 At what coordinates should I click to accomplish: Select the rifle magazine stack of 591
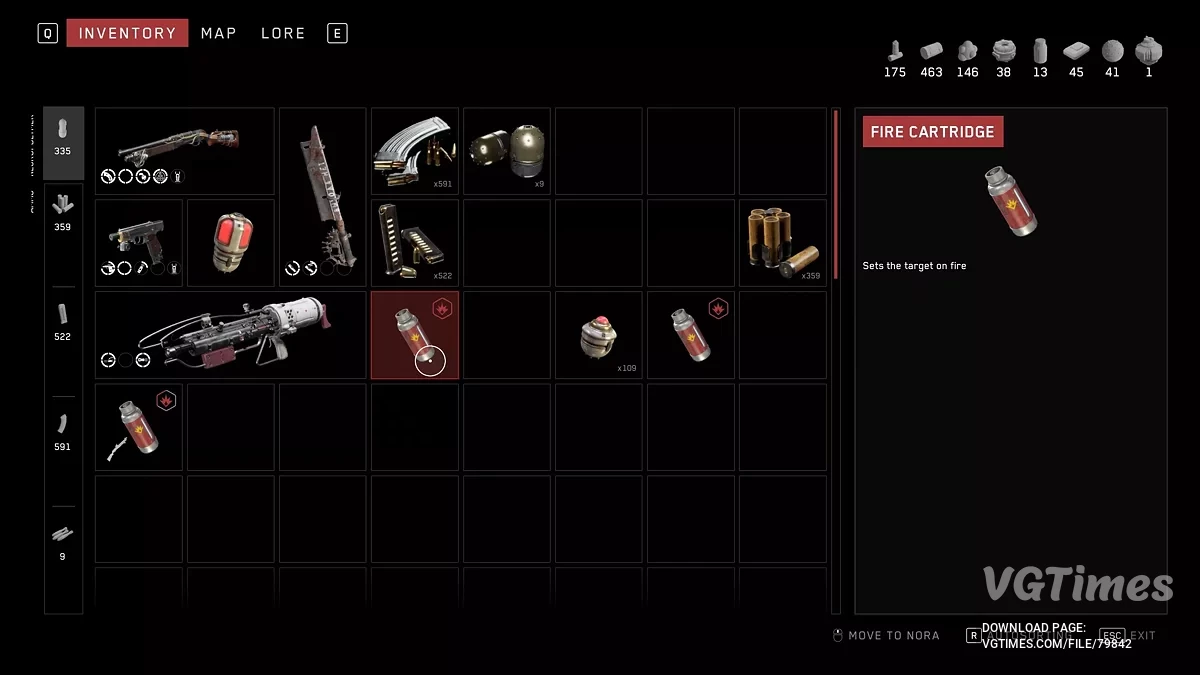click(x=414, y=150)
